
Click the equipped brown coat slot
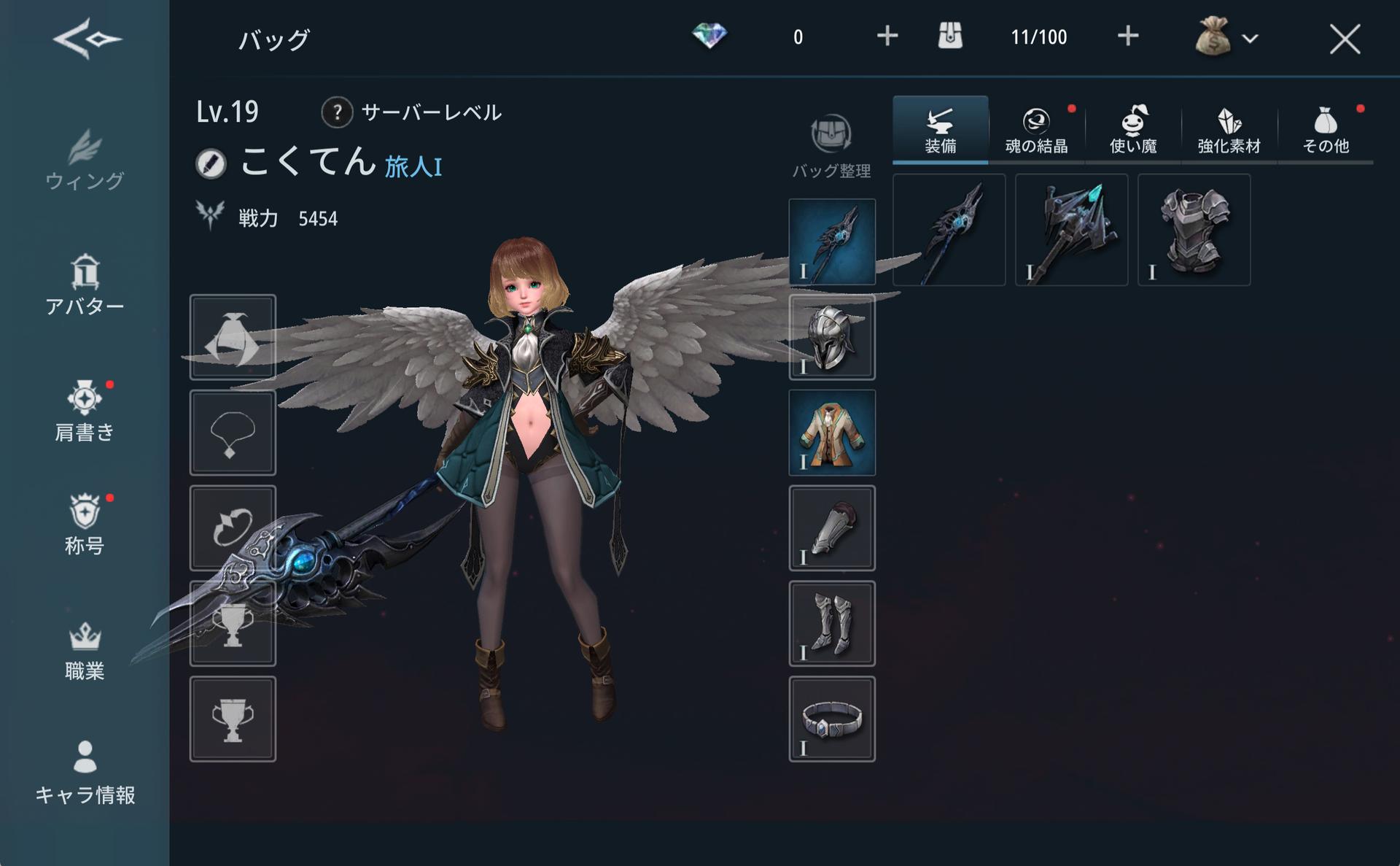coord(832,433)
